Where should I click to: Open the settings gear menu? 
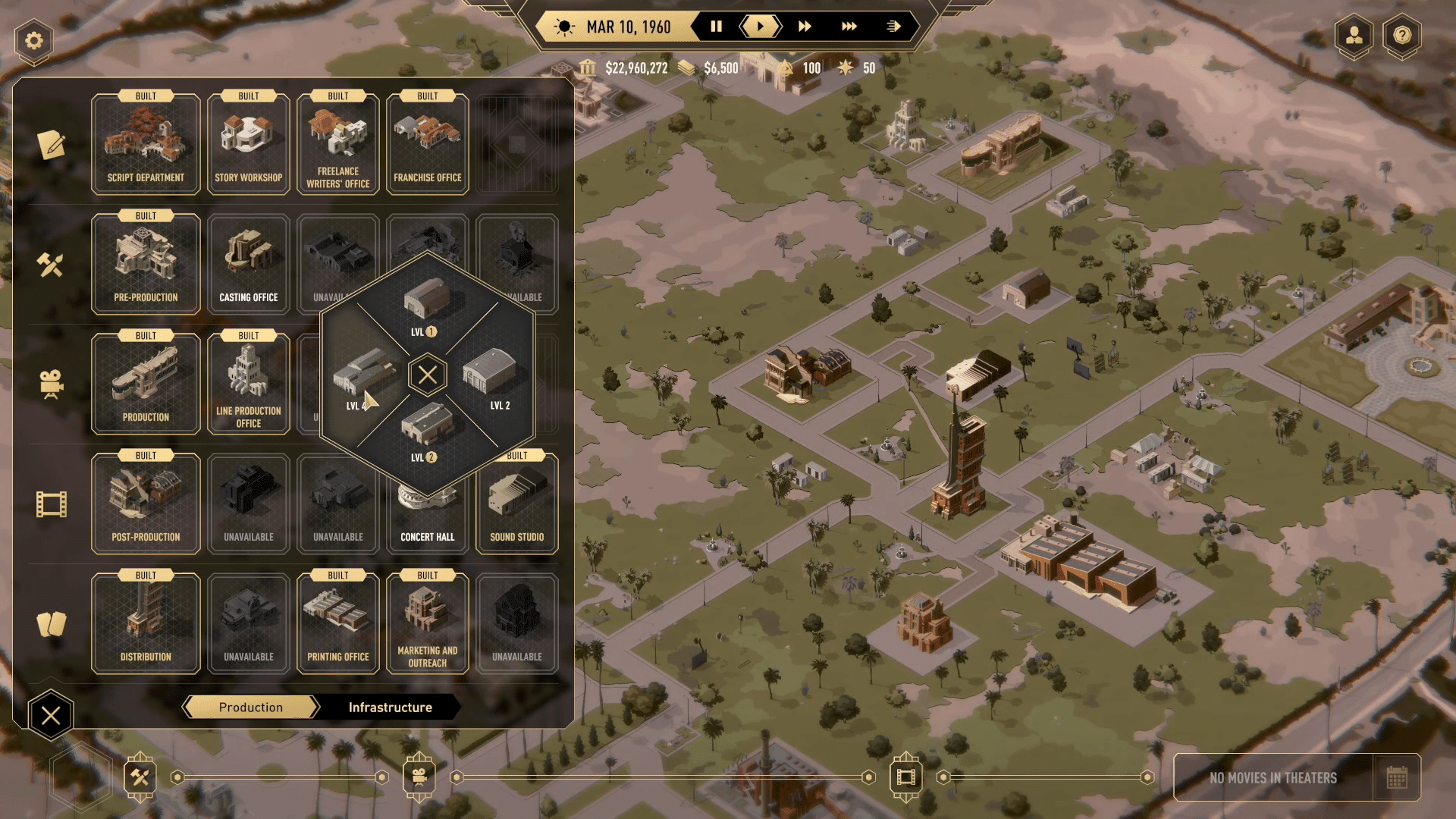point(34,40)
